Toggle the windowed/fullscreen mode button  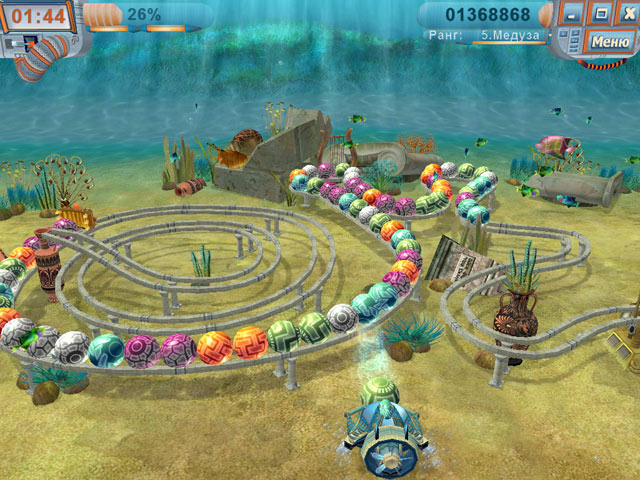tap(600, 14)
